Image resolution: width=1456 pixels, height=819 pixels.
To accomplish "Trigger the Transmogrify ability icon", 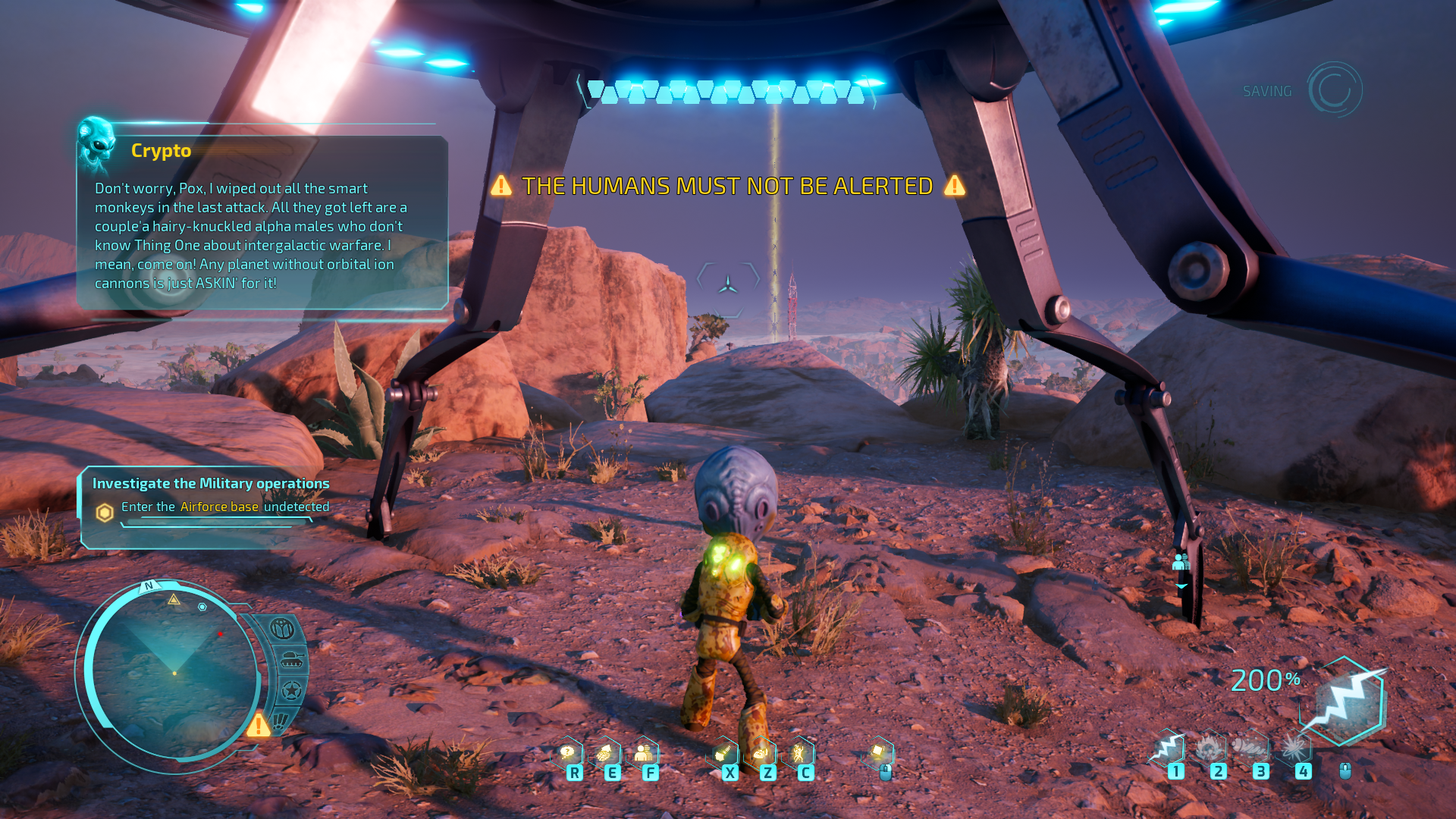I will pos(722,754).
